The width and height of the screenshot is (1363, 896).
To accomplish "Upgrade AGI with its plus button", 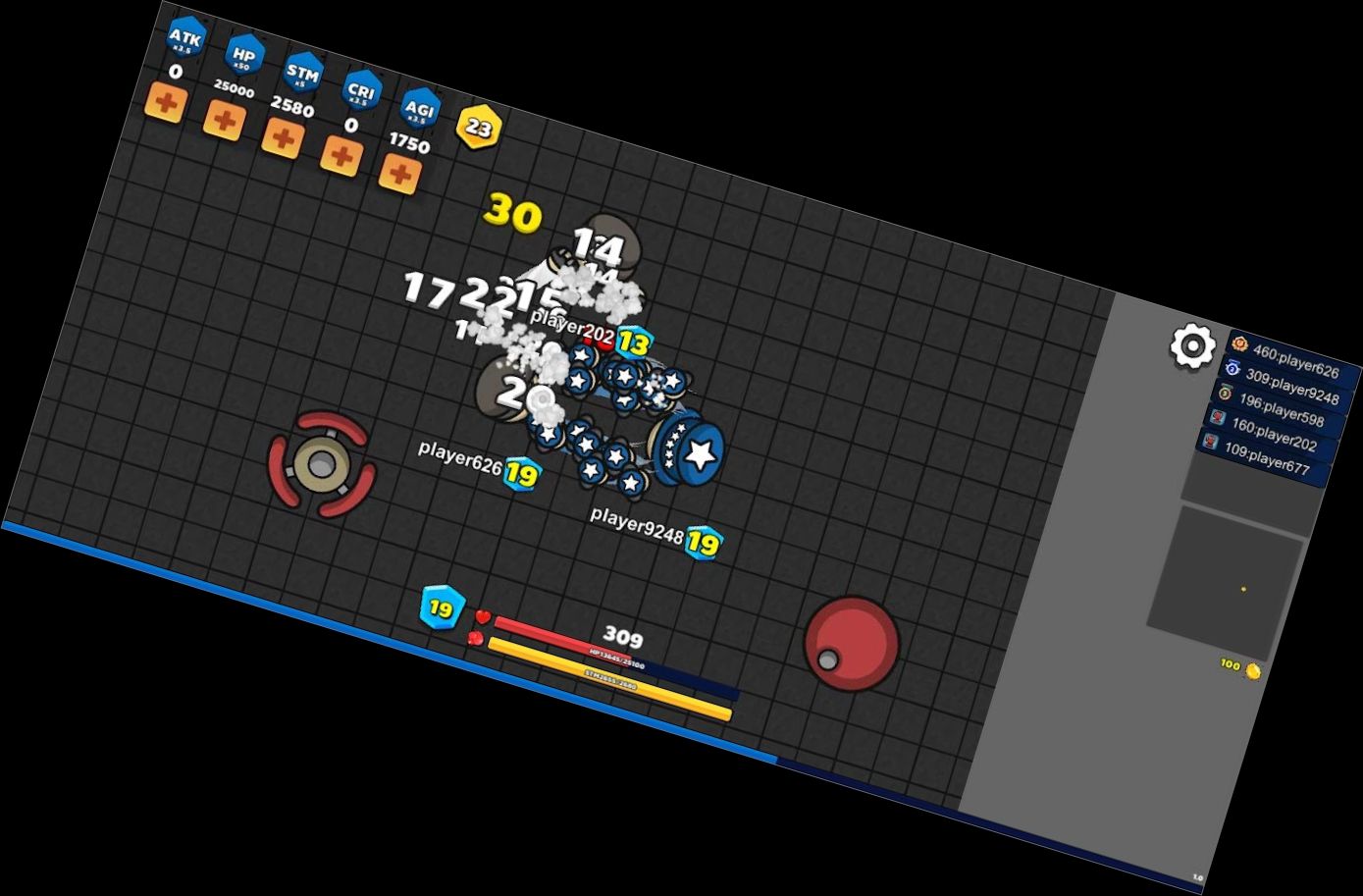I will [398, 175].
